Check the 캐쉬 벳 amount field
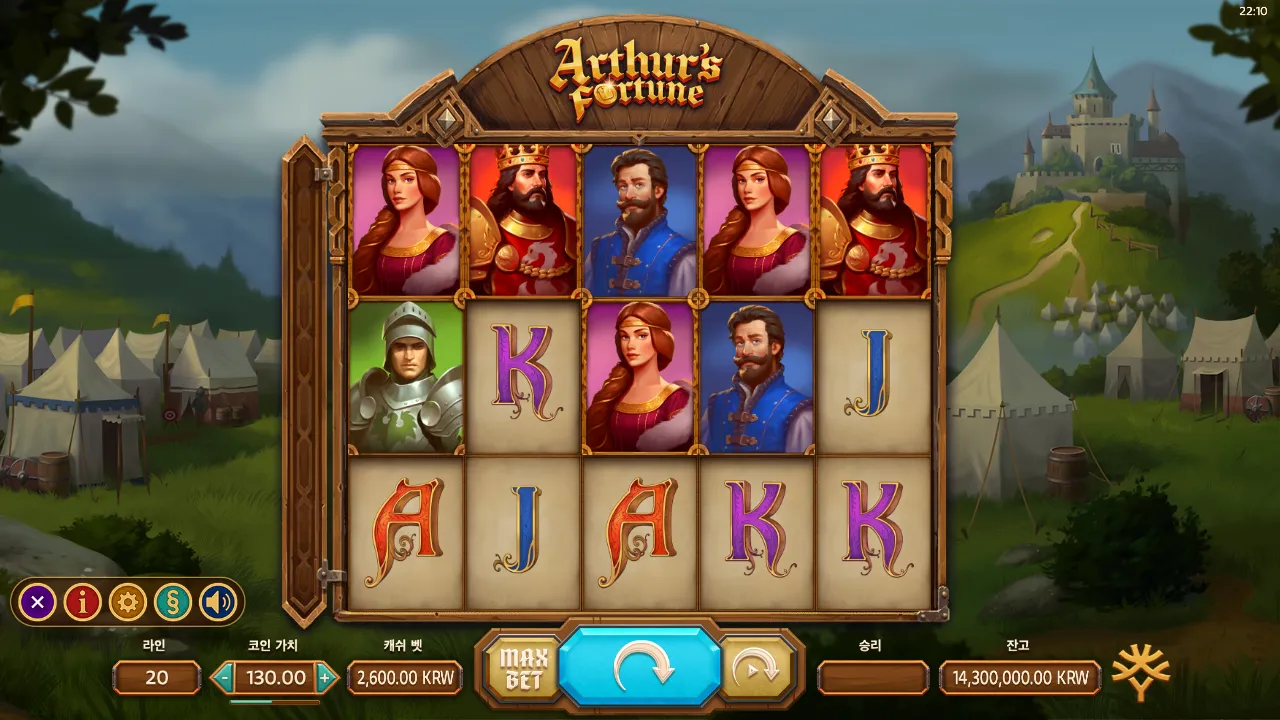The width and height of the screenshot is (1280, 720). pyautogui.click(x=403, y=677)
